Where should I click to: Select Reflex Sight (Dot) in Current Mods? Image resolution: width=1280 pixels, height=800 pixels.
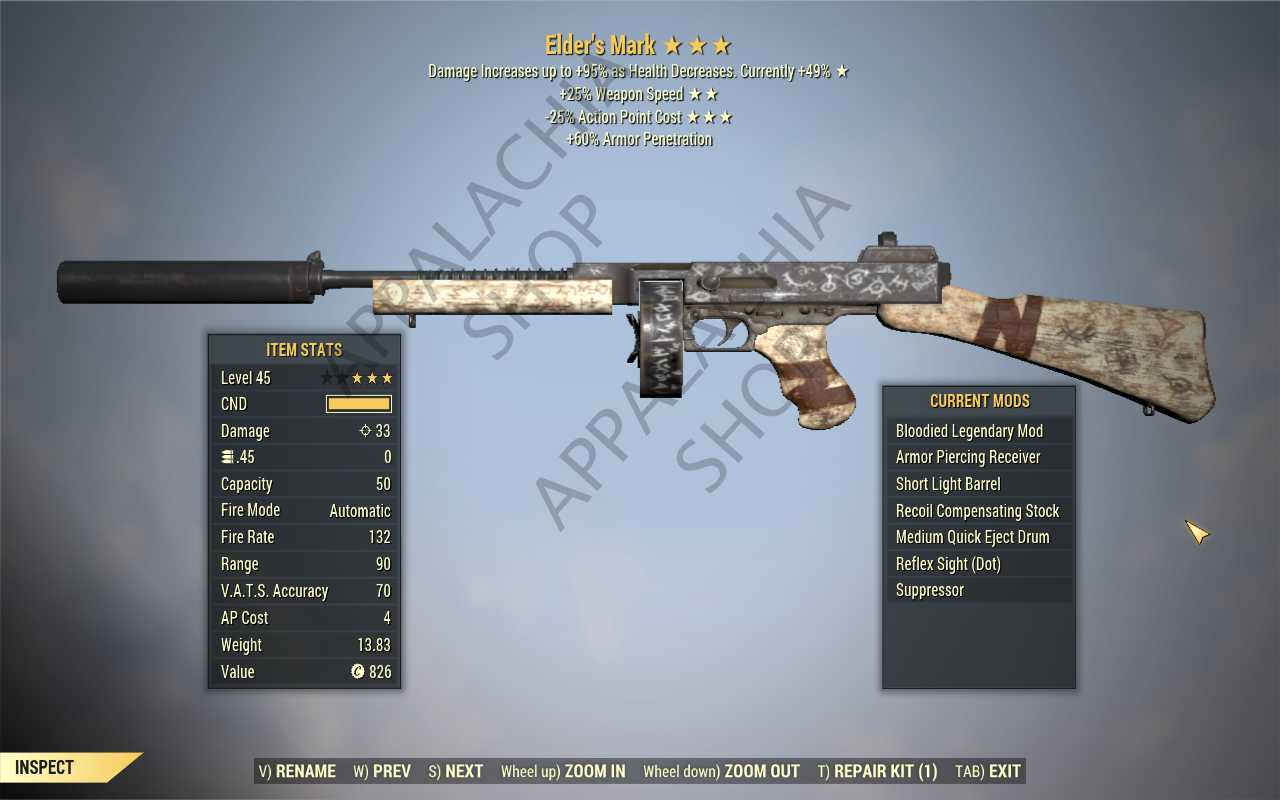[947, 563]
